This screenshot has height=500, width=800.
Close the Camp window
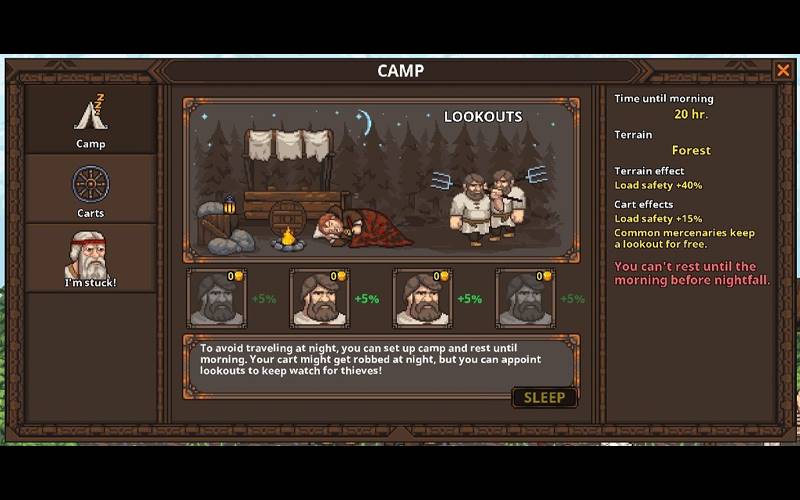coord(783,70)
